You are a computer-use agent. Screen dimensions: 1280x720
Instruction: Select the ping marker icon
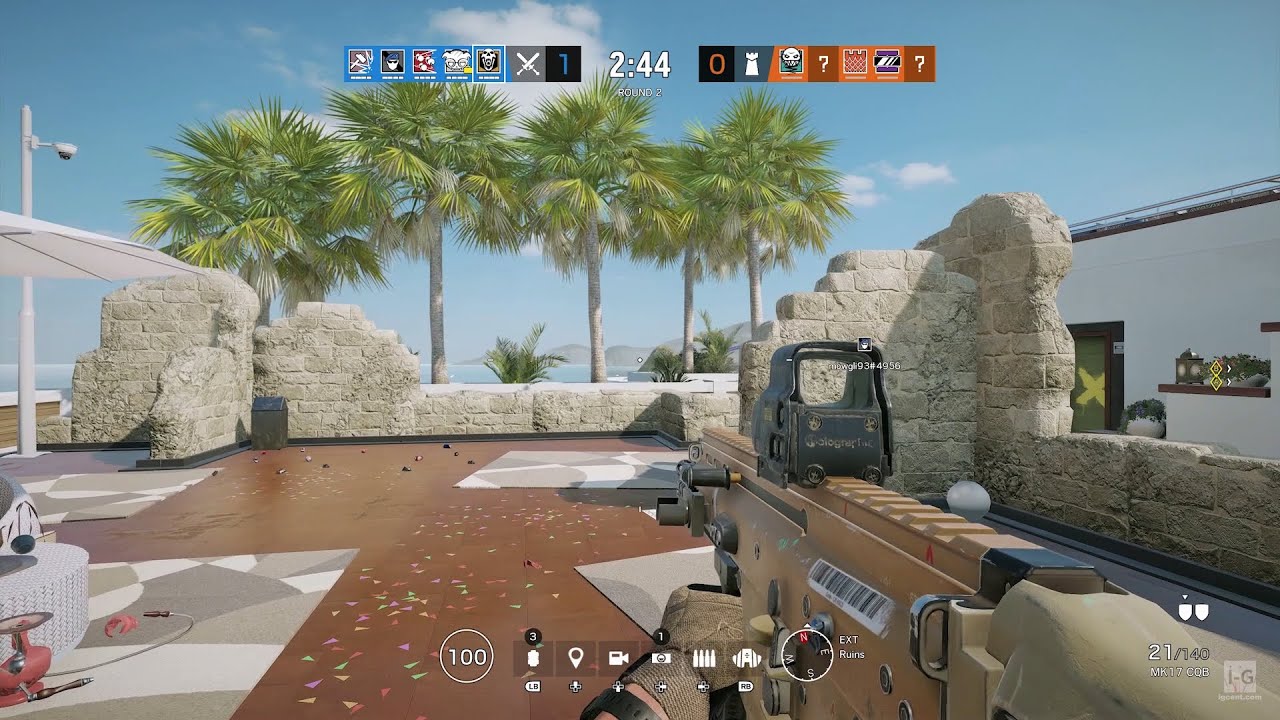coord(575,657)
